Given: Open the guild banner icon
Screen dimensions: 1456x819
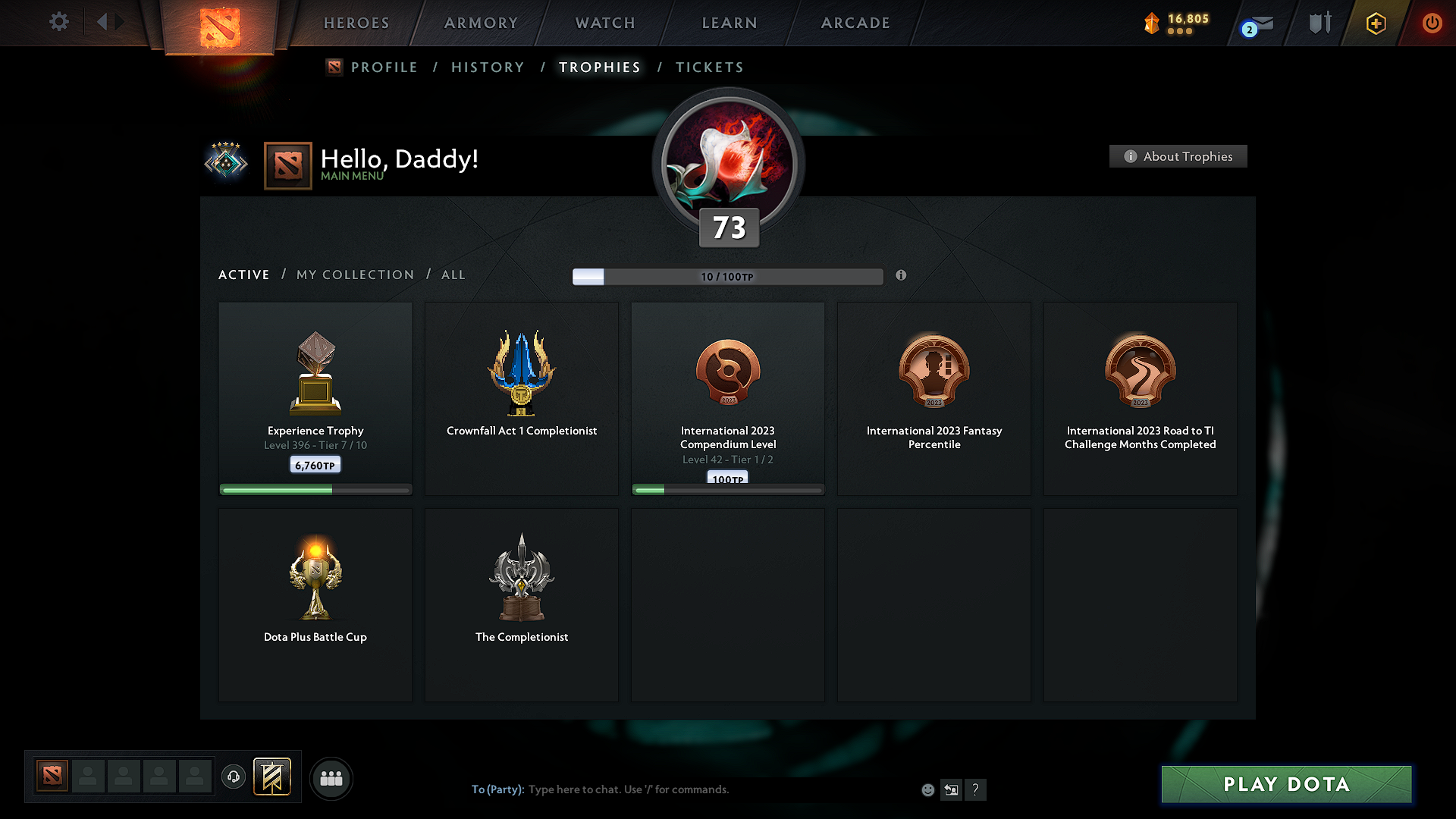Looking at the screenshot, I should (x=273, y=777).
